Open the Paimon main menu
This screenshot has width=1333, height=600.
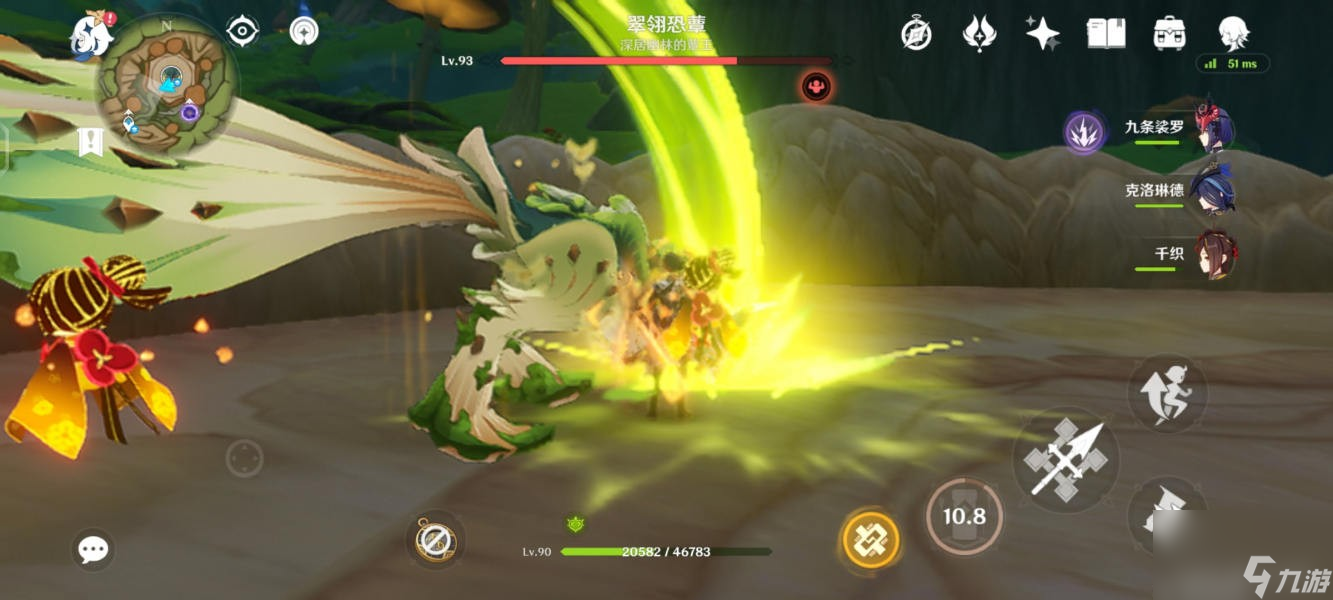coord(90,35)
